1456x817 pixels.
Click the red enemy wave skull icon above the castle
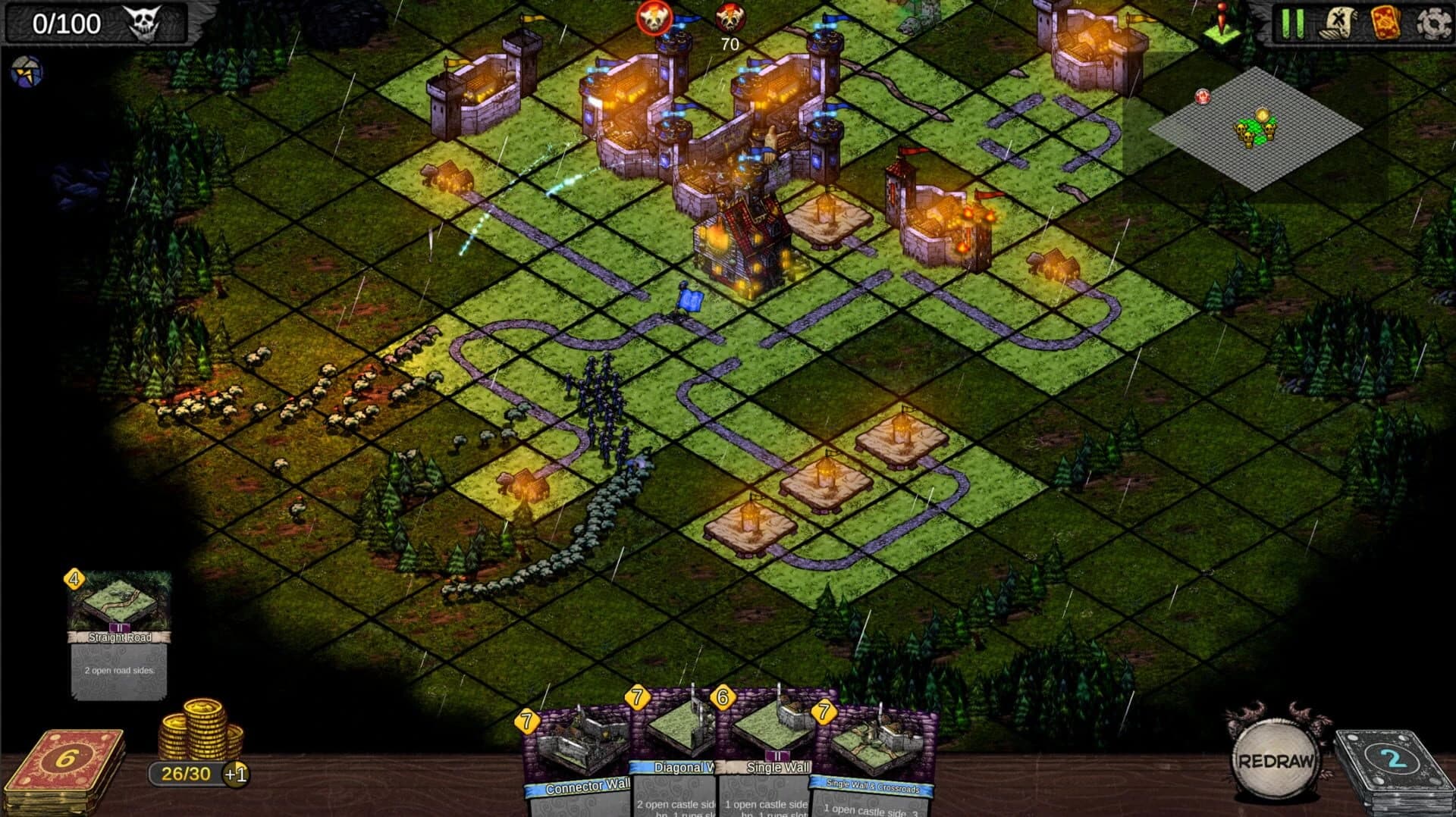[x=654, y=15]
